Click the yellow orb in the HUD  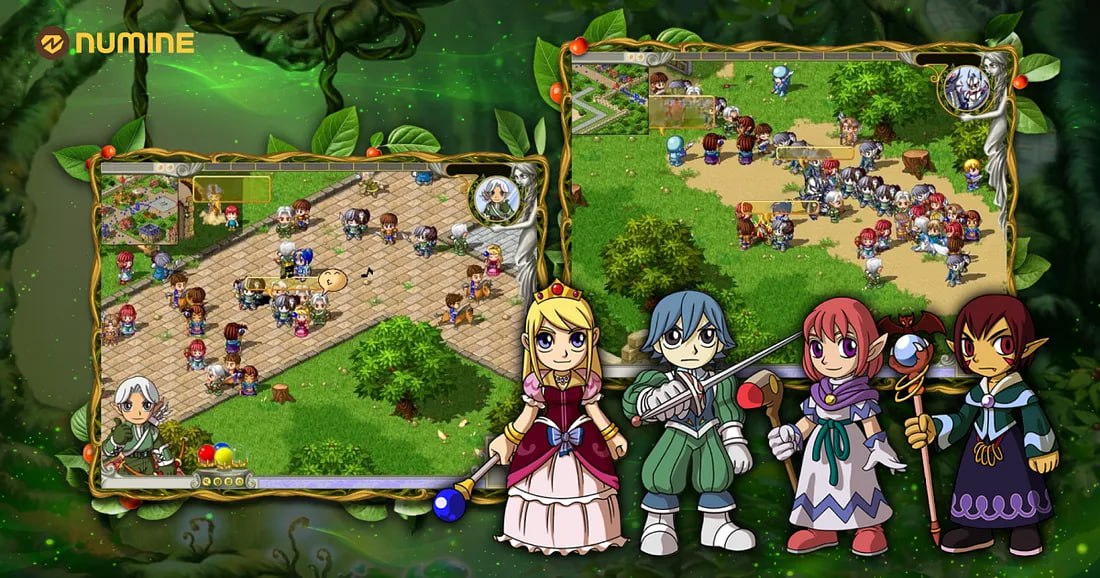click(x=225, y=457)
